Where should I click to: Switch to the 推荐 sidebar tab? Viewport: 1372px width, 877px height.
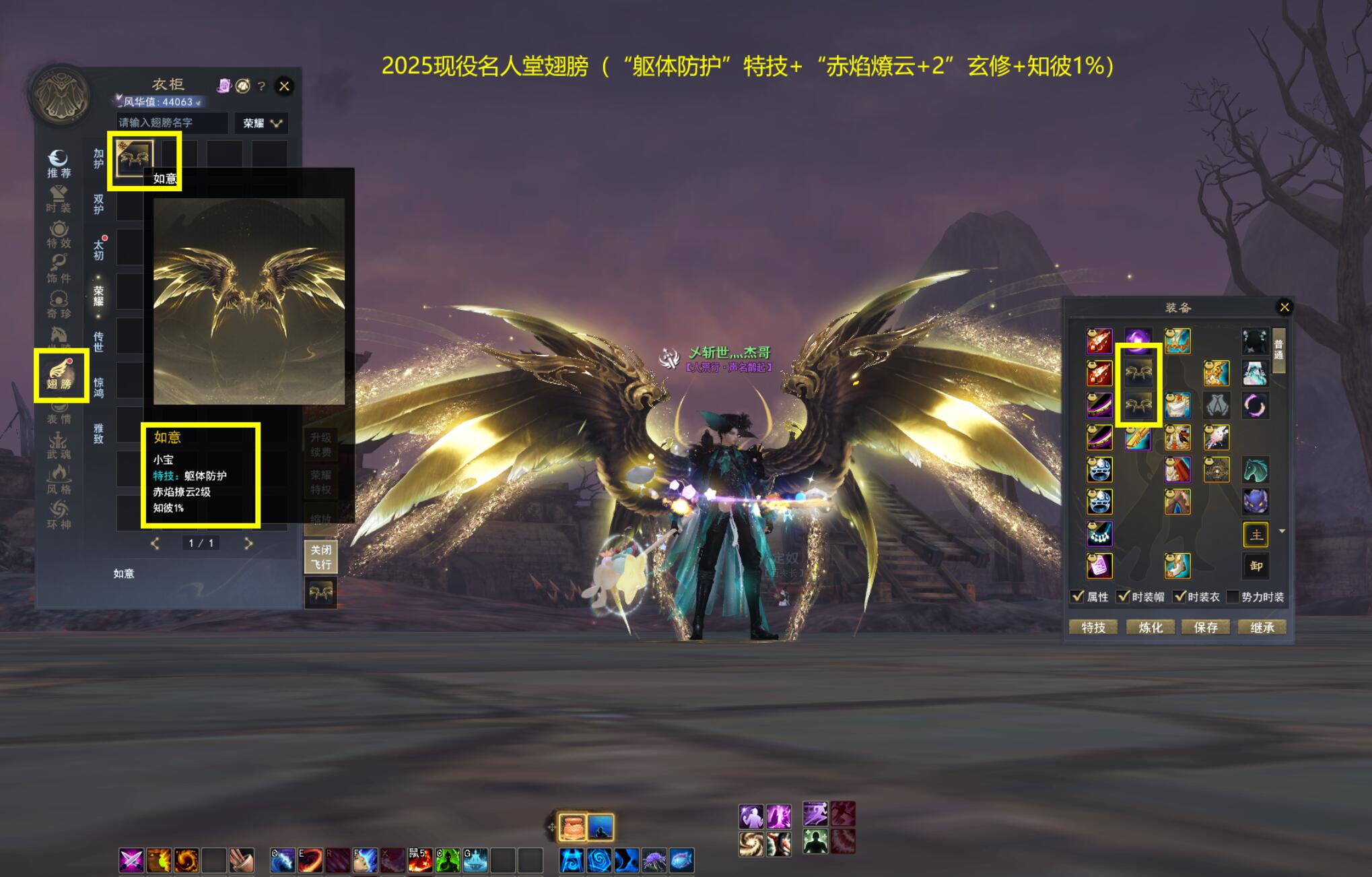pyautogui.click(x=59, y=164)
